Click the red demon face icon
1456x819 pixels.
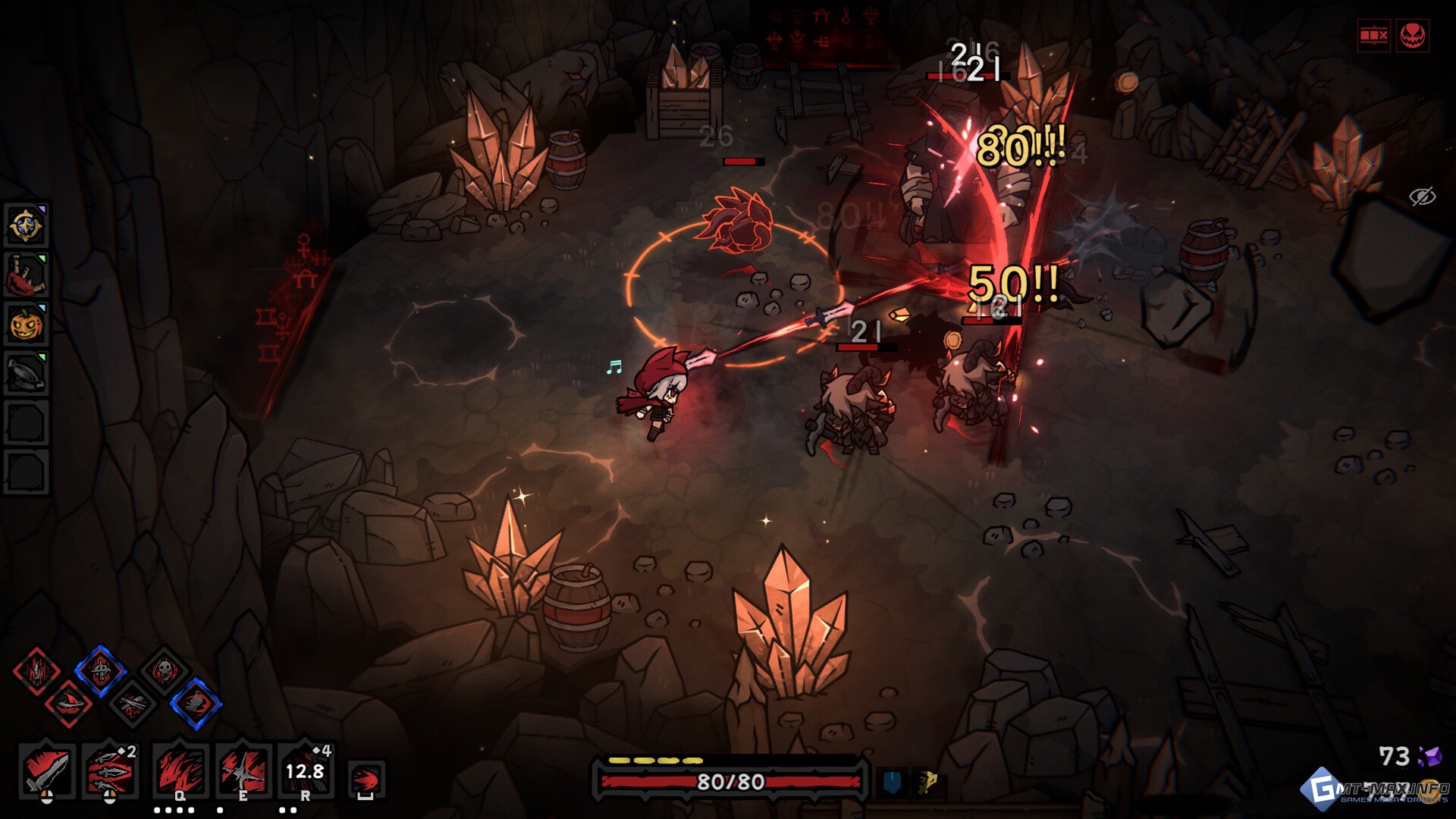click(x=1412, y=35)
